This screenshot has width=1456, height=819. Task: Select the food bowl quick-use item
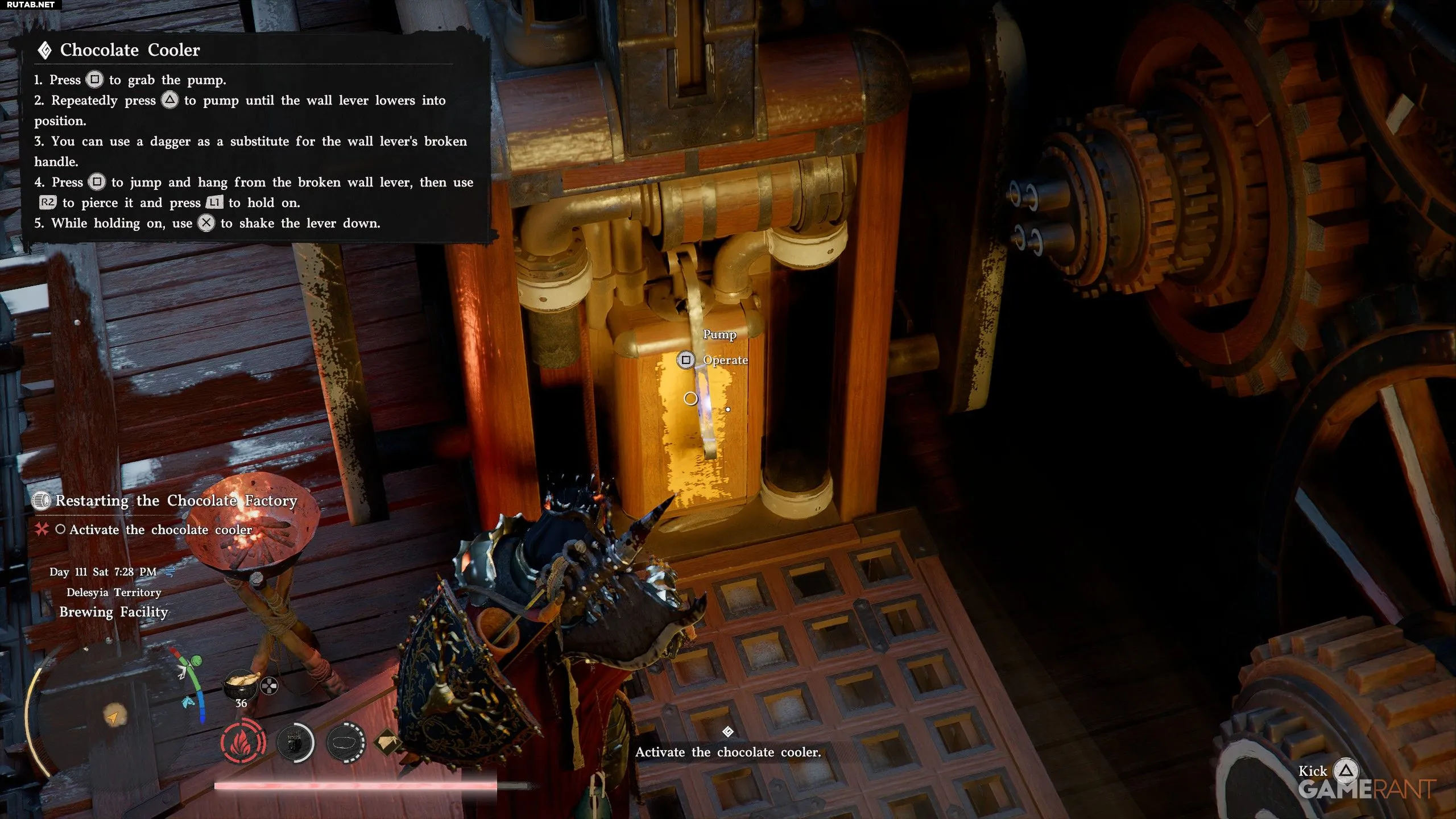click(241, 684)
